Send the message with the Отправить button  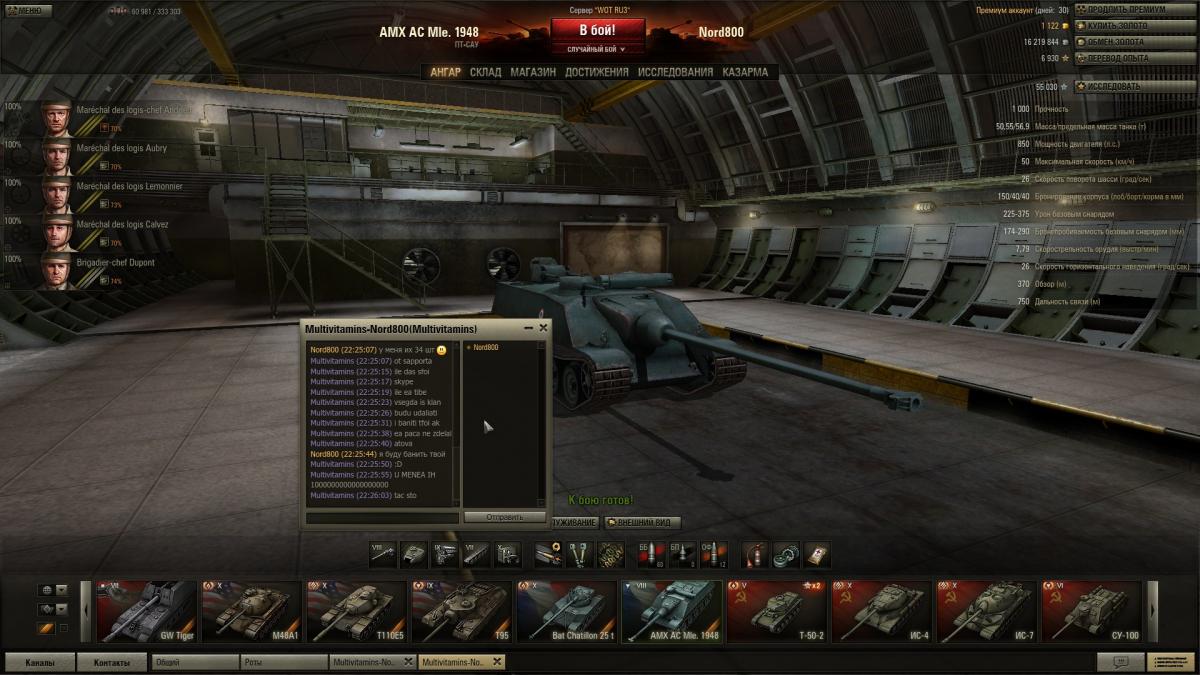pyautogui.click(x=504, y=517)
